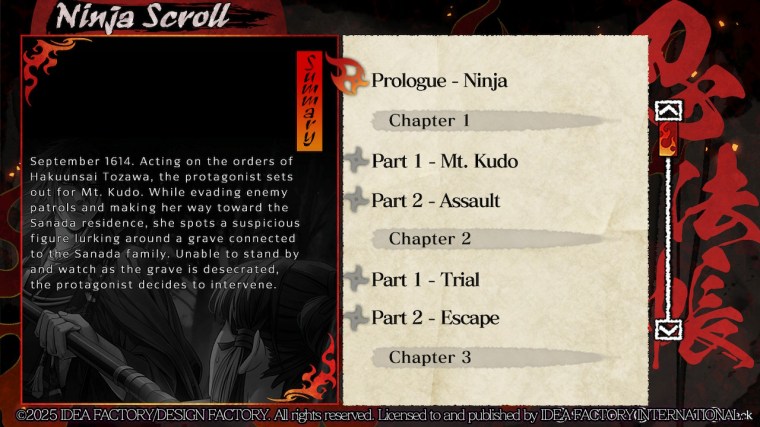
Task: Click the scroll down arrow
Action: click(667, 329)
